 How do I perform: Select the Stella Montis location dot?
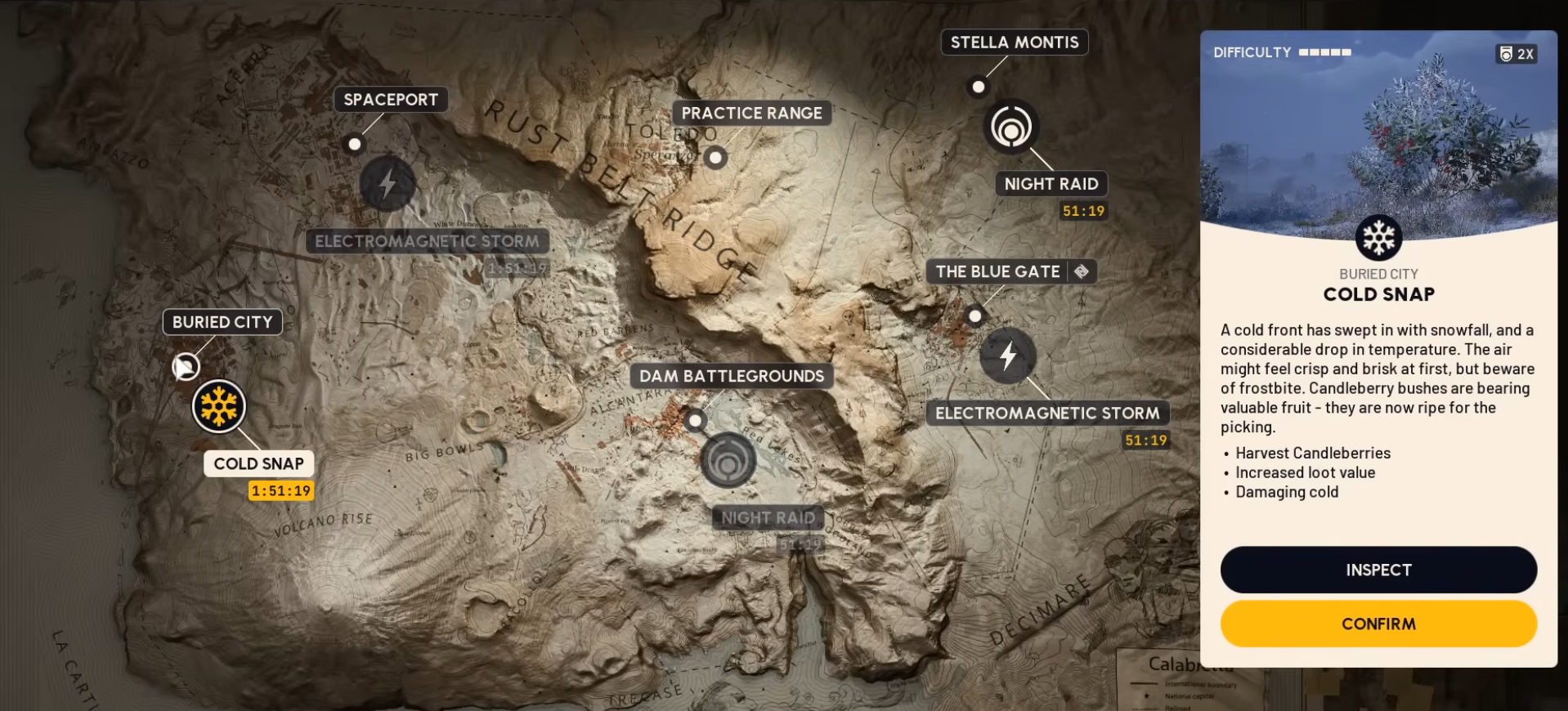click(x=978, y=86)
